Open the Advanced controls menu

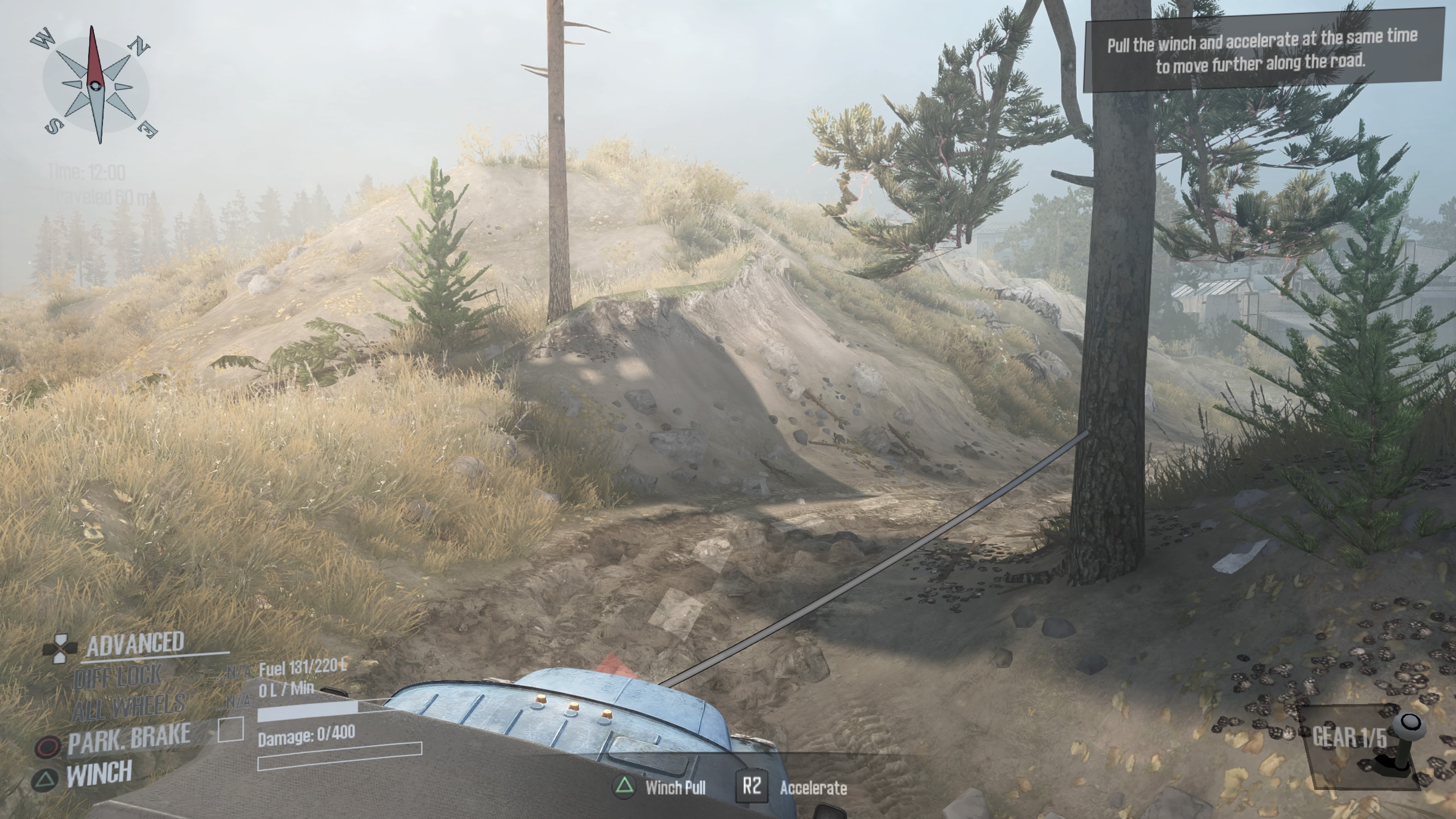click(135, 644)
